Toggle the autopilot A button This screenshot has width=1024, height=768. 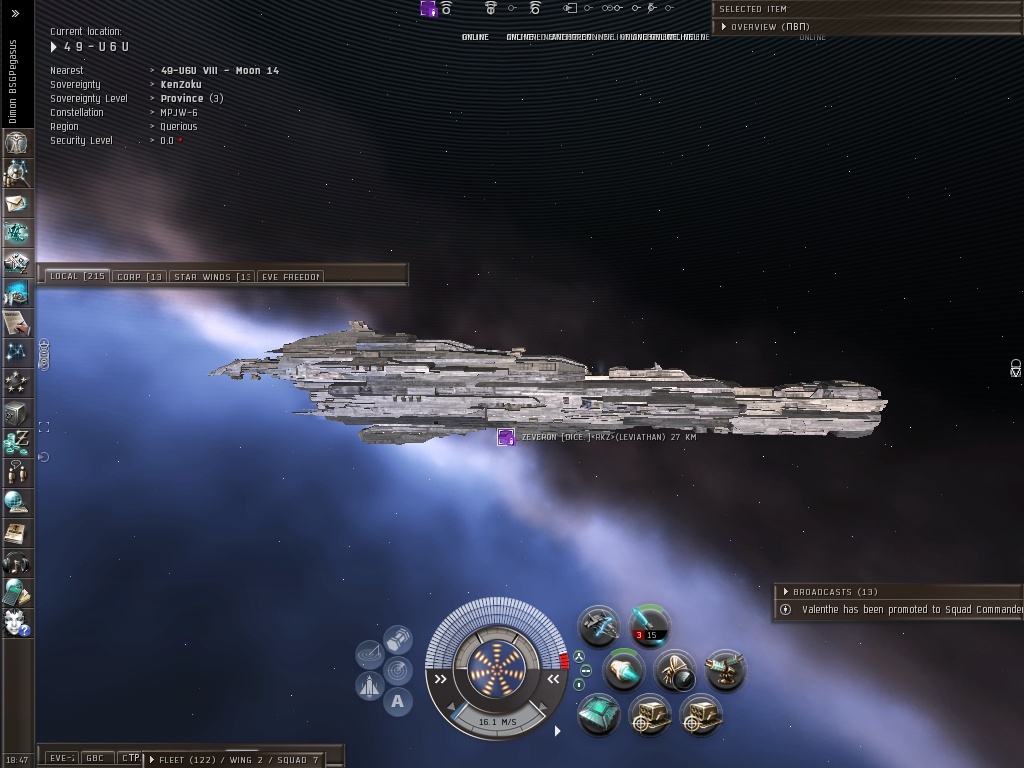tap(397, 701)
